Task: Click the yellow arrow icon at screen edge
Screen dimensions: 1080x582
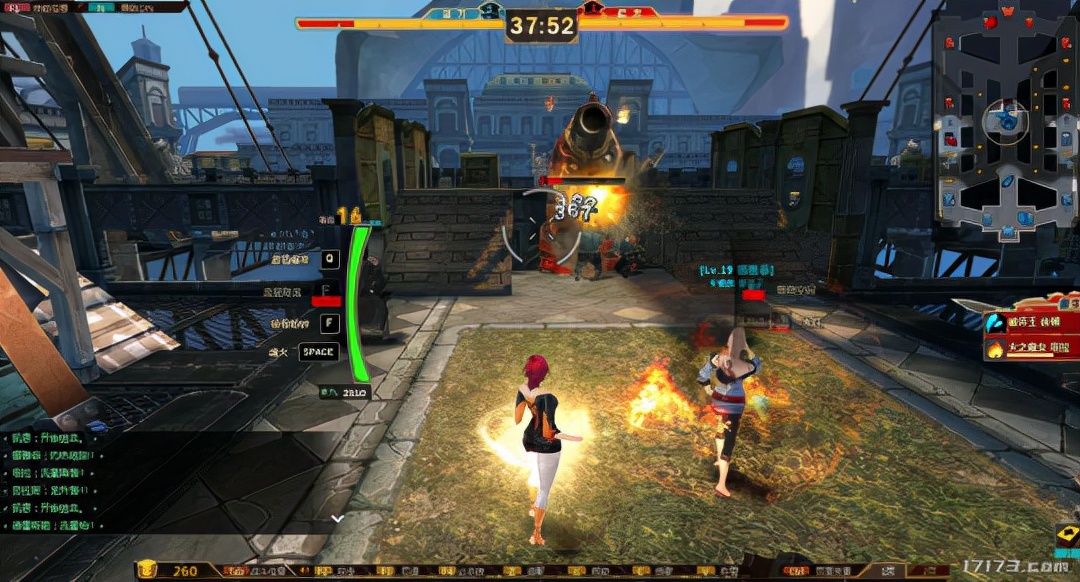Action: pyautogui.click(x=1067, y=536)
